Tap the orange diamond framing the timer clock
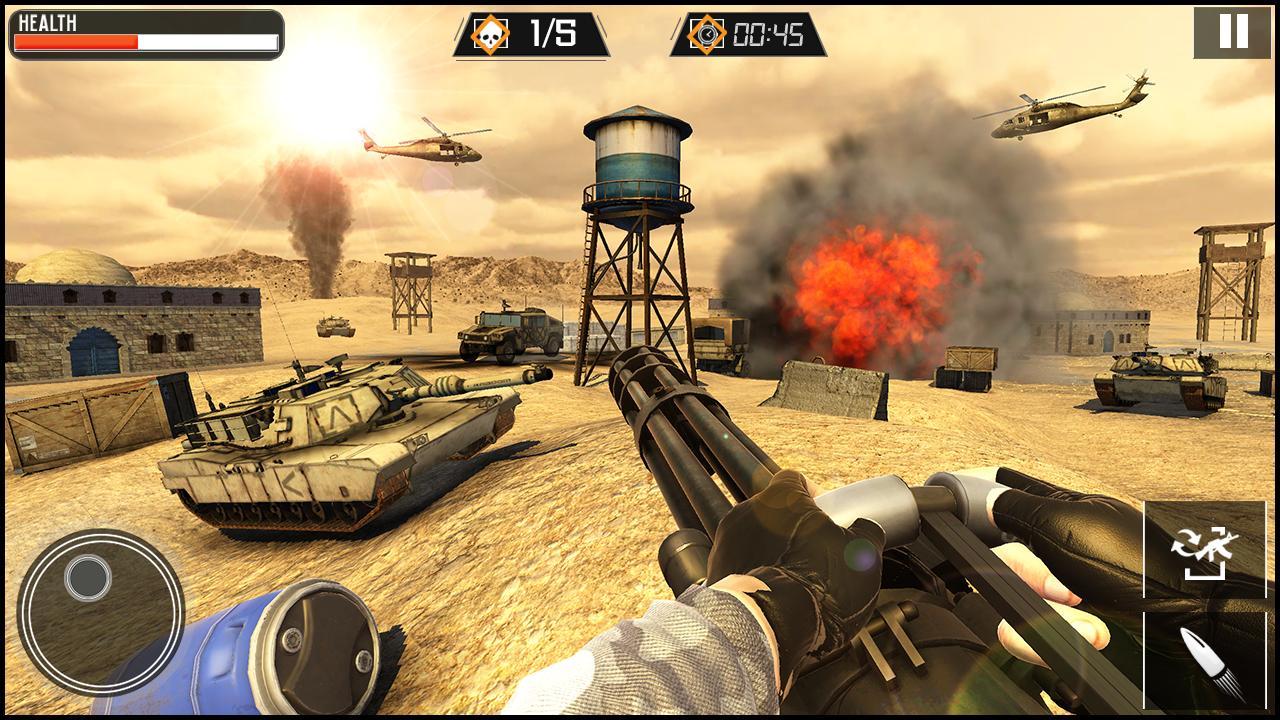 coord(709,31)
